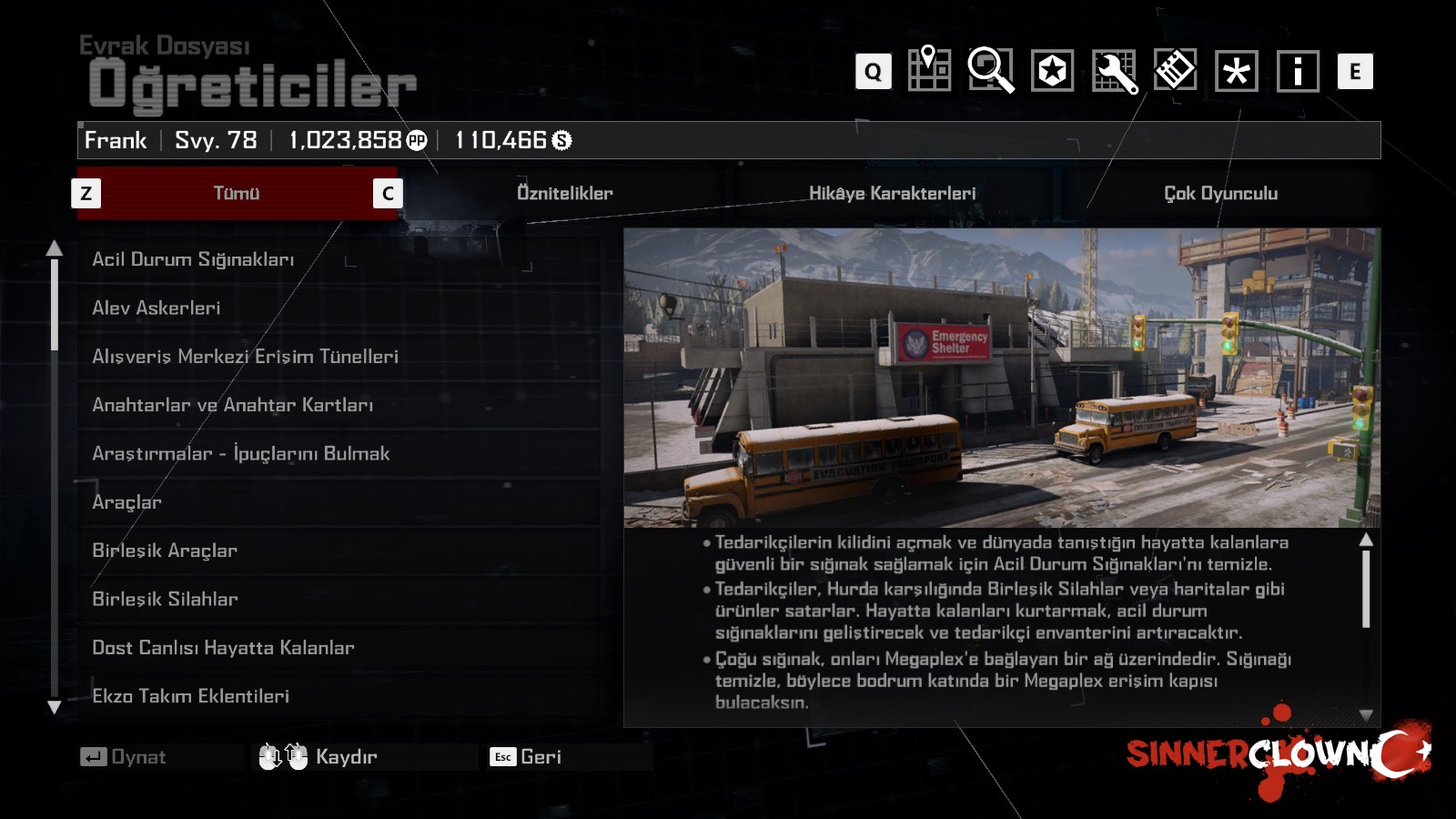Screen dimensions: 1456x819
Task: Switch to the Tümü tab
Action: [237, 193]
